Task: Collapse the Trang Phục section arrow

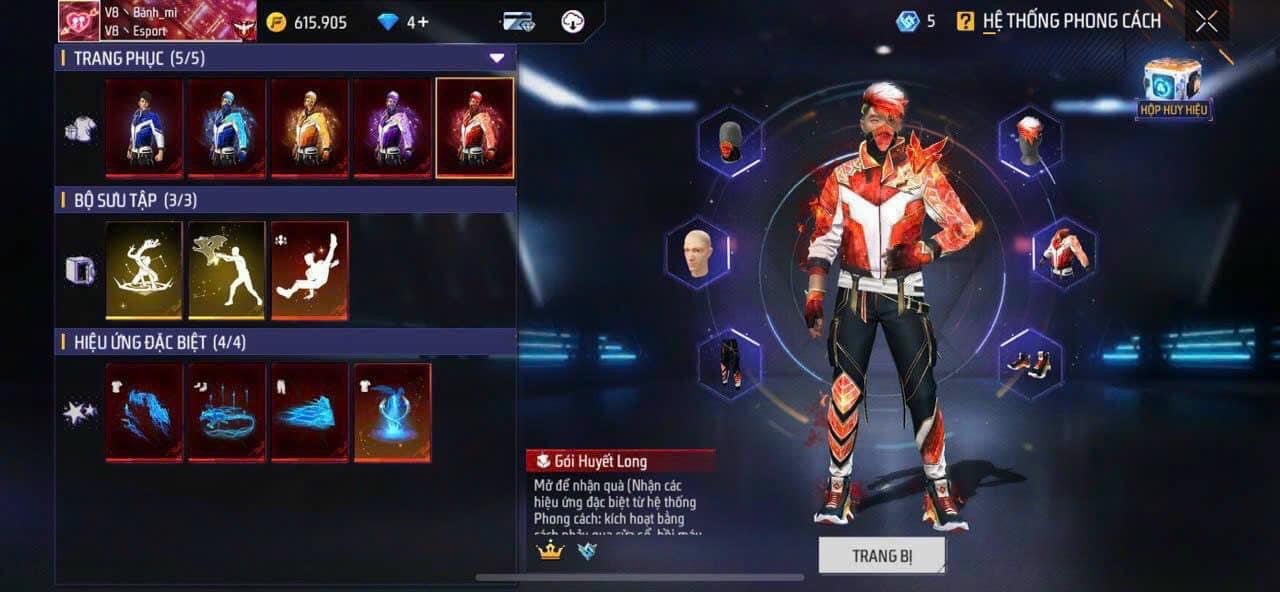Action: coord(497,58)
